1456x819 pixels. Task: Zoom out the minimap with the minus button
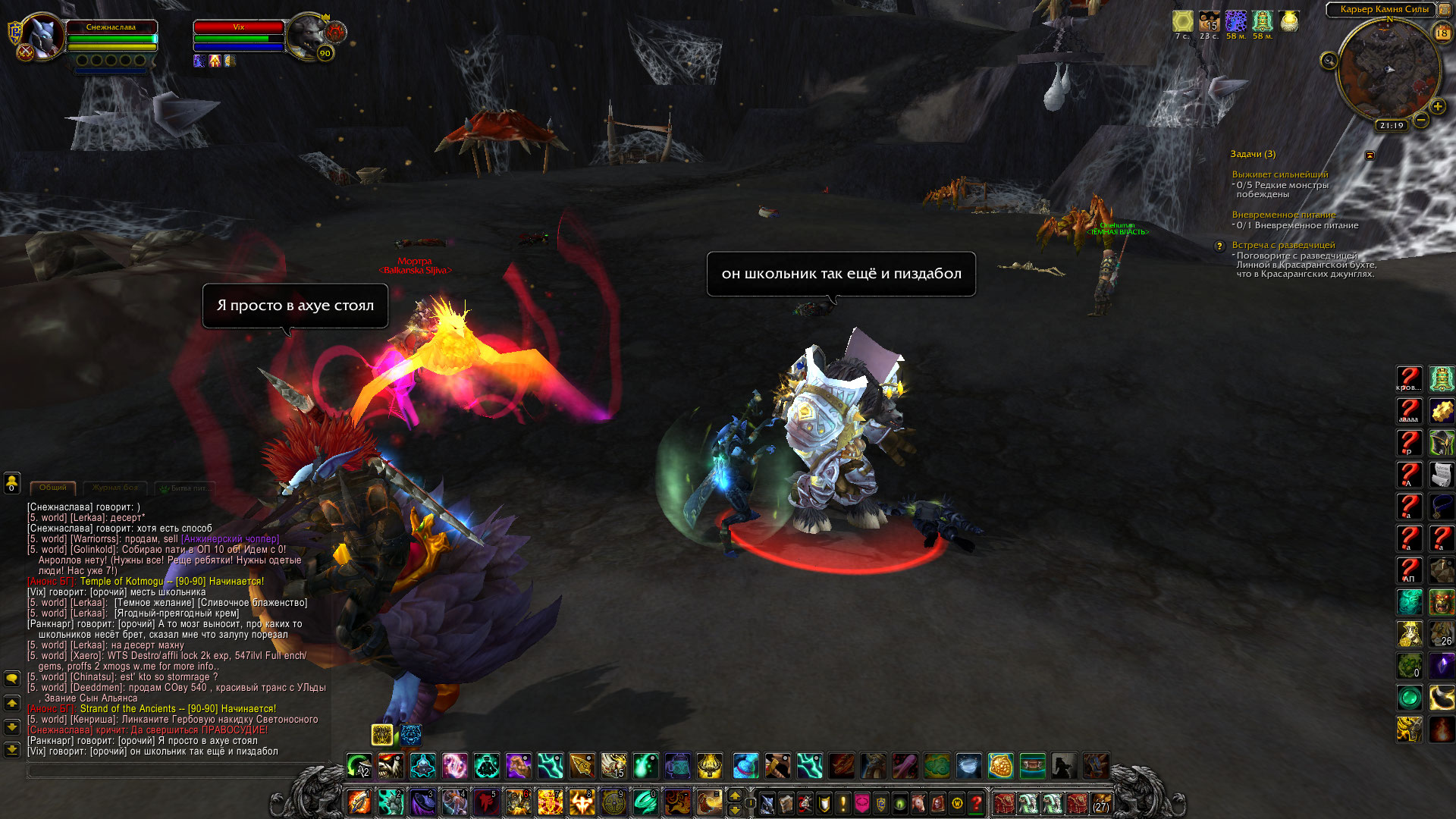(1421, 120)
